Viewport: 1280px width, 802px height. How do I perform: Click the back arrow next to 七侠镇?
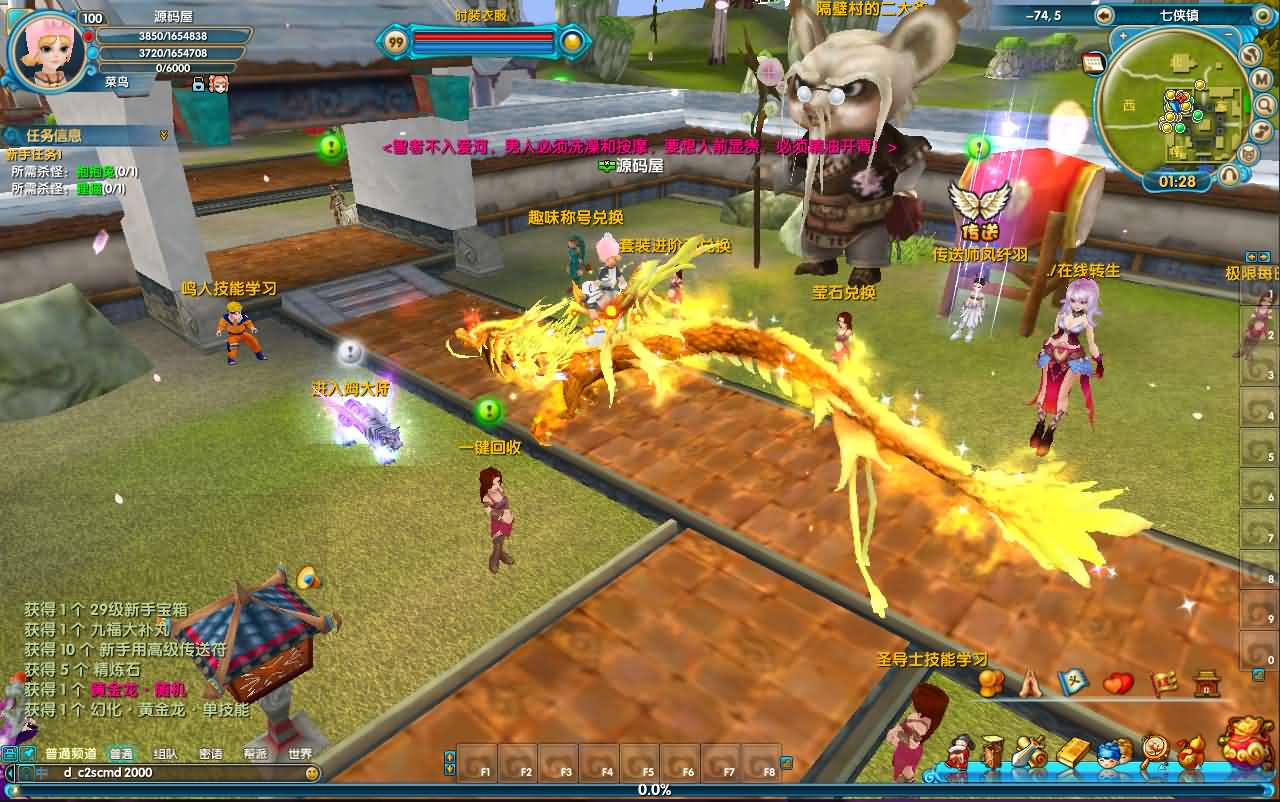1104,16
